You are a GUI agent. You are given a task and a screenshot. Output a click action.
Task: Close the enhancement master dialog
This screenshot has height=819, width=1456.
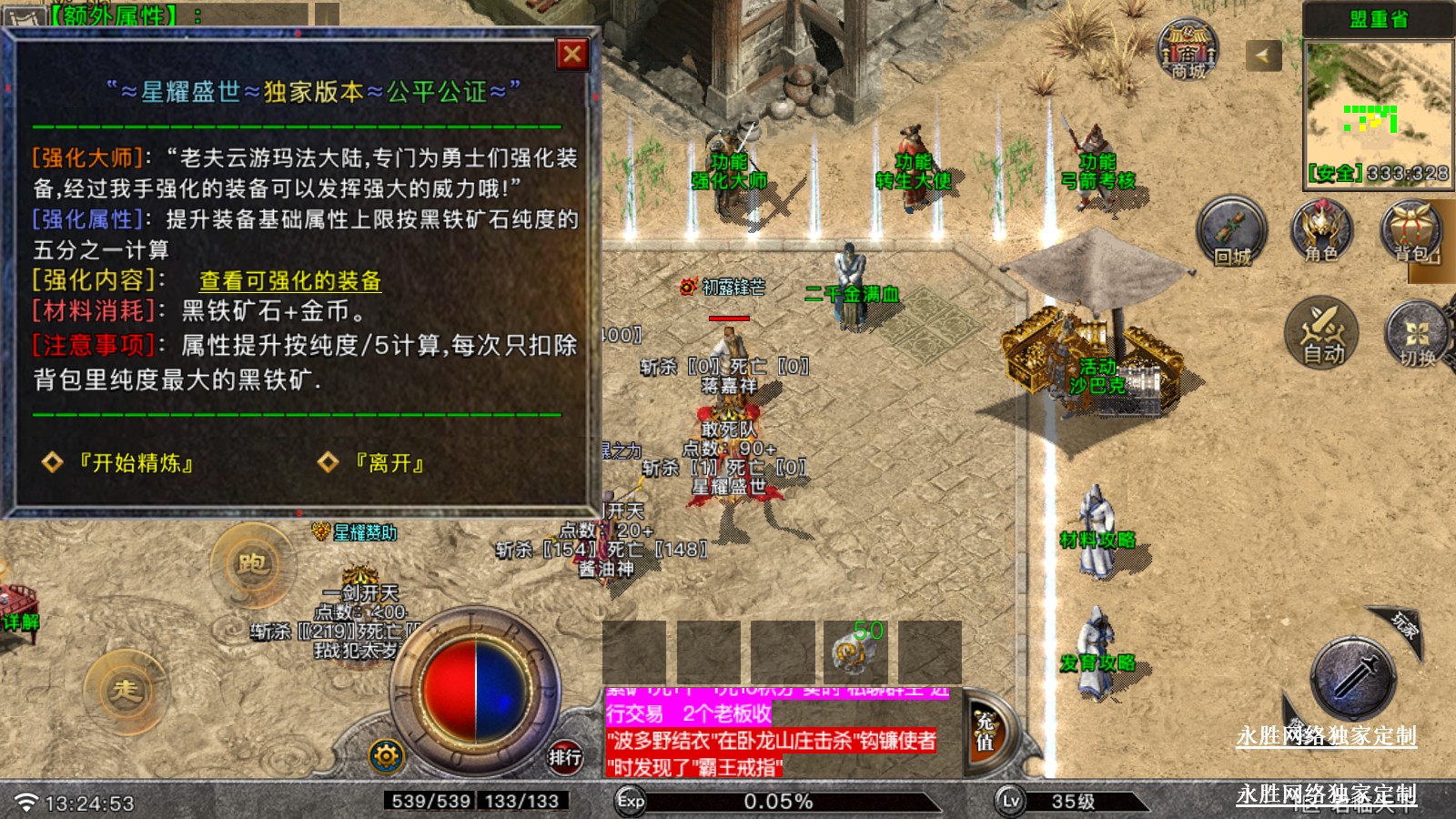[572, 55]
